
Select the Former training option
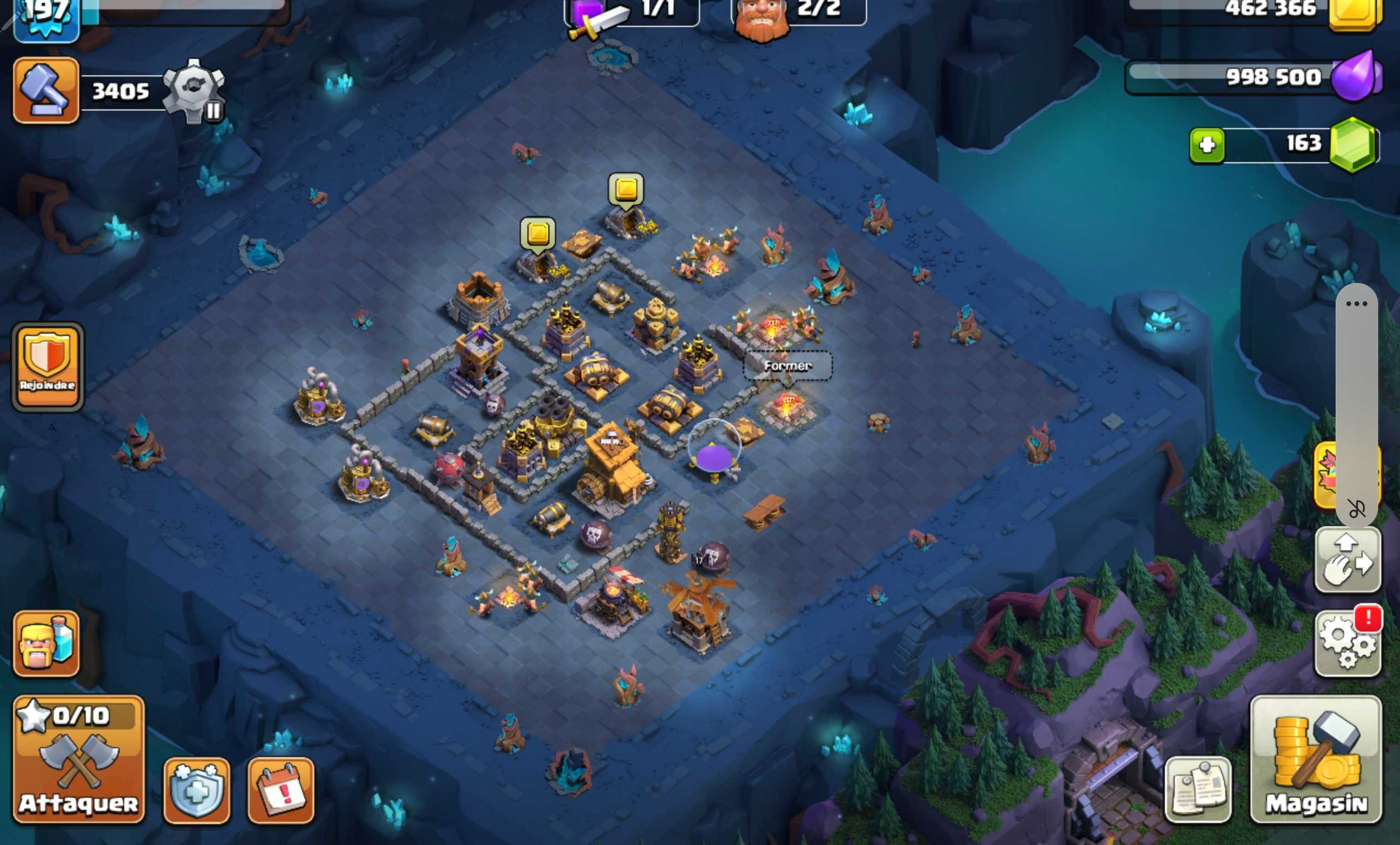(x=788, y=366)
